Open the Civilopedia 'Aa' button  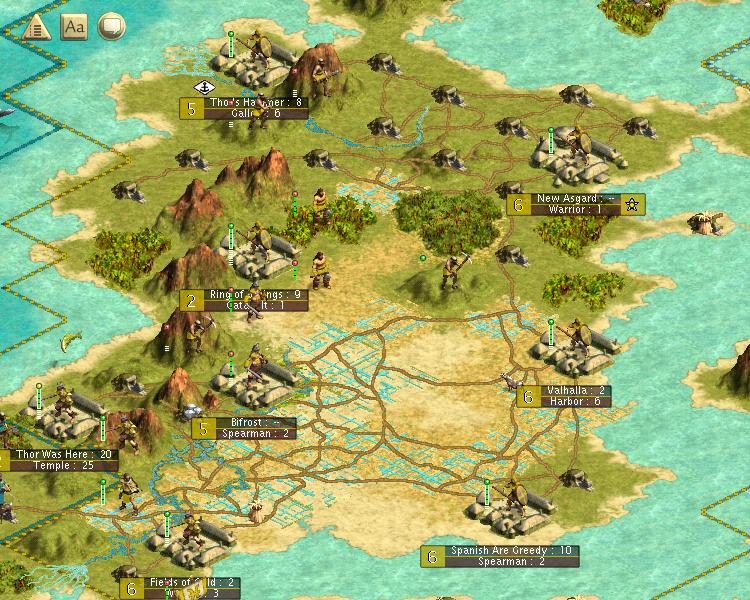coord(74,26)
